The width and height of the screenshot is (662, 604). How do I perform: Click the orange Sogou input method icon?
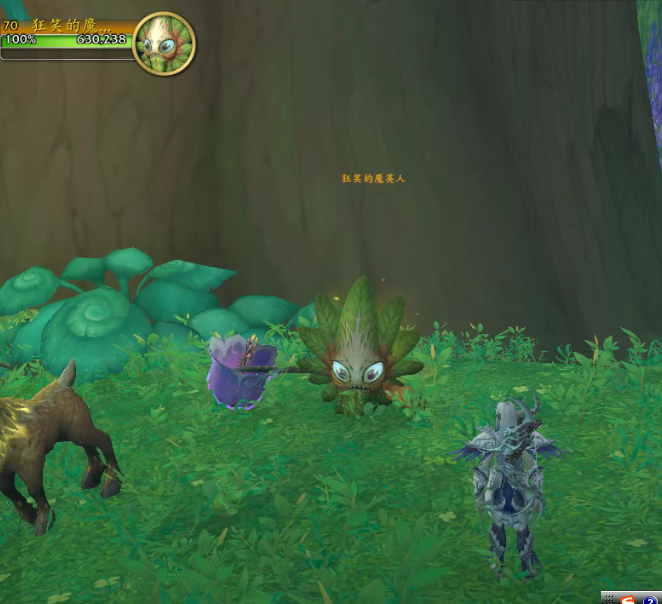click(x=628, y=598)
